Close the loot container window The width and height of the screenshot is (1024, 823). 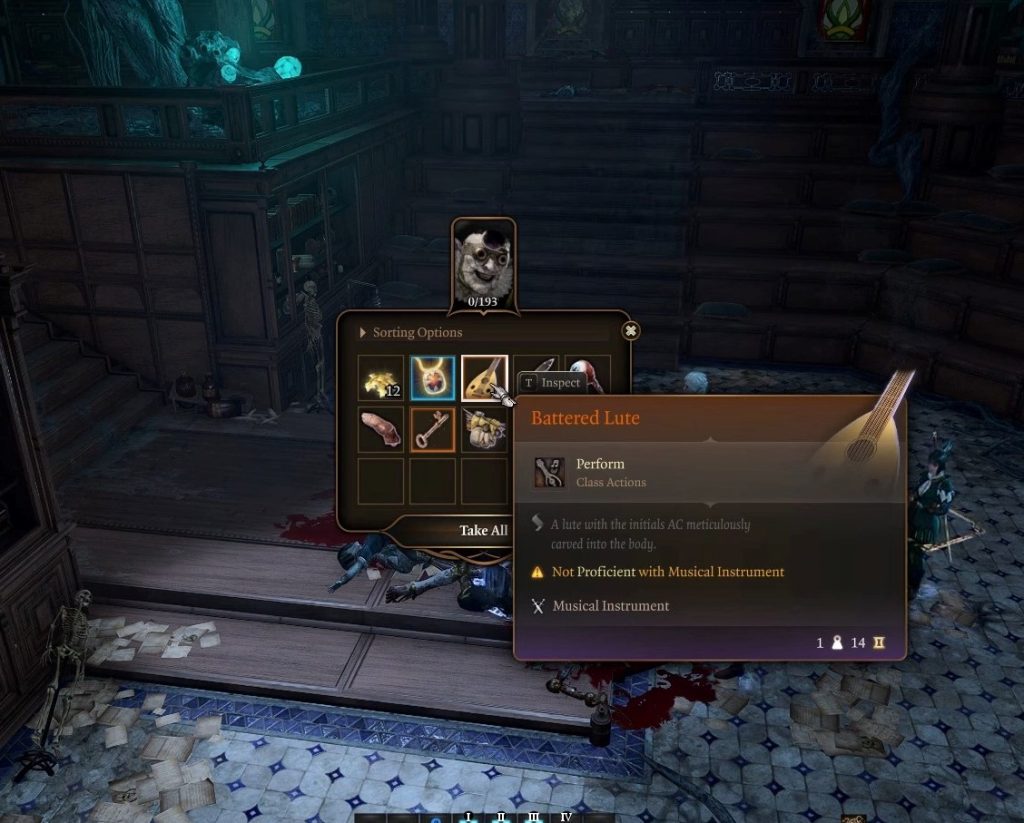(630, 330)
